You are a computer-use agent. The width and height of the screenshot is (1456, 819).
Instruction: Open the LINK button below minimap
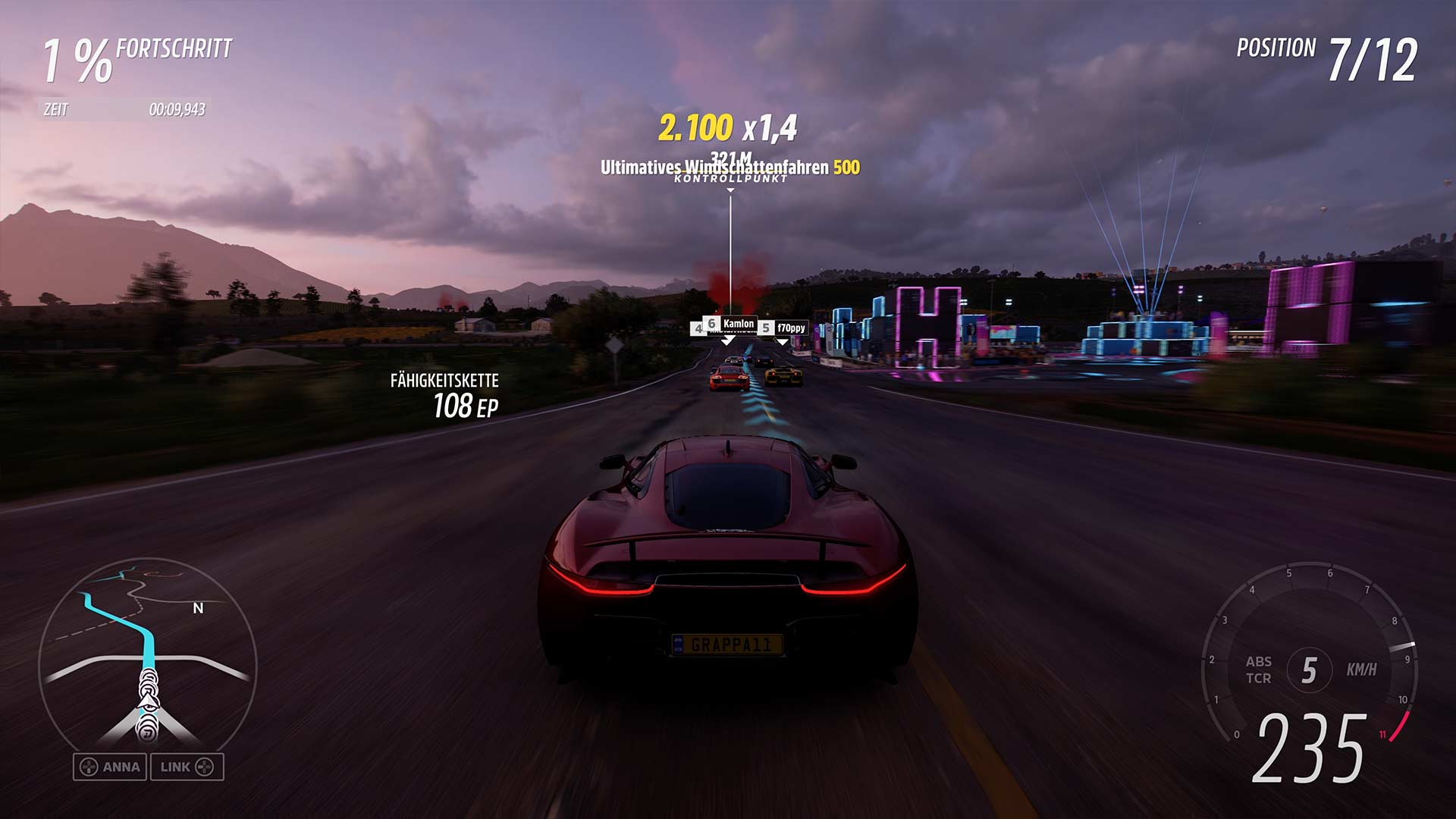187,767
